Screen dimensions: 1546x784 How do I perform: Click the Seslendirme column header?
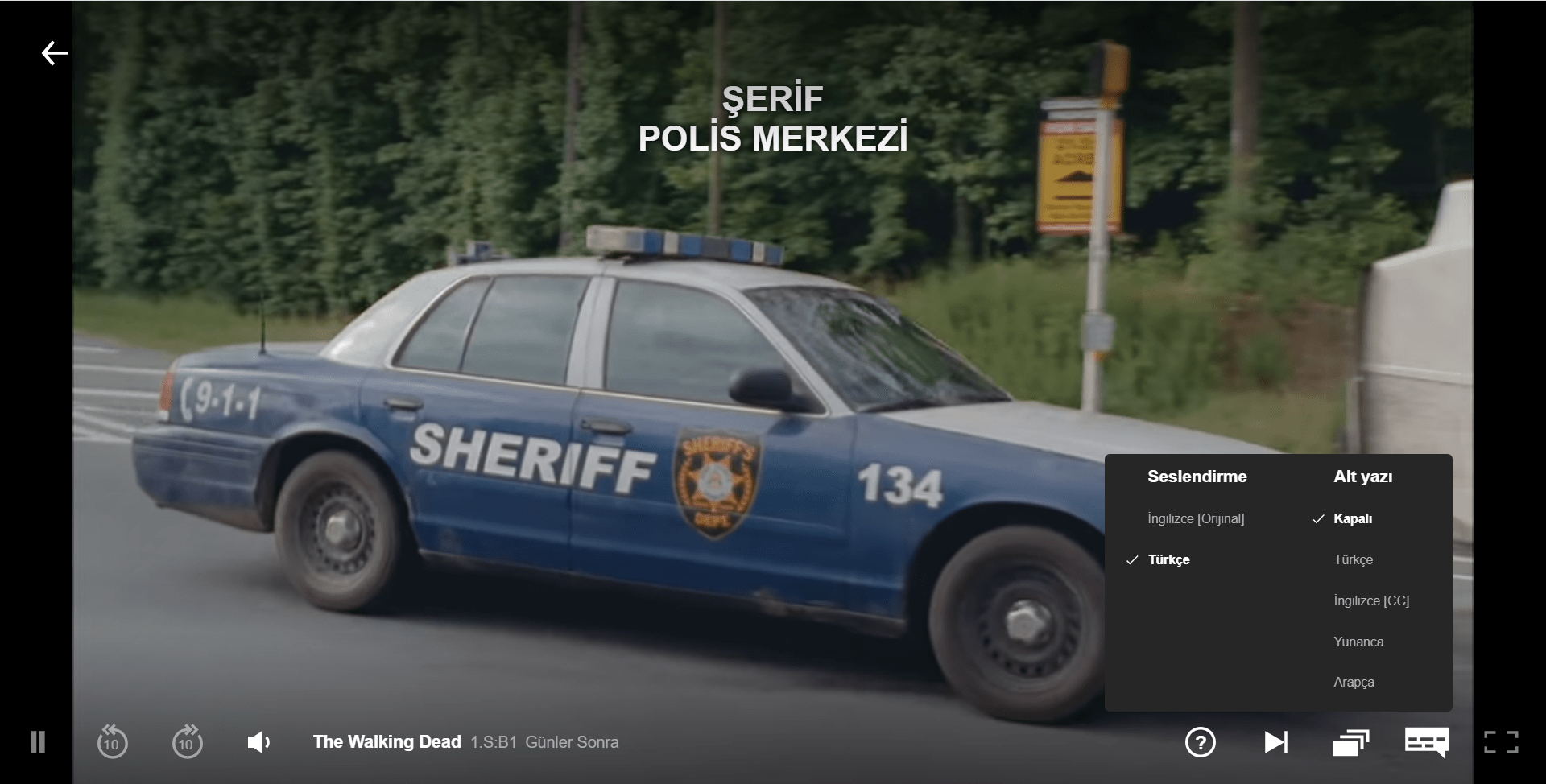tap(1197, 476)
